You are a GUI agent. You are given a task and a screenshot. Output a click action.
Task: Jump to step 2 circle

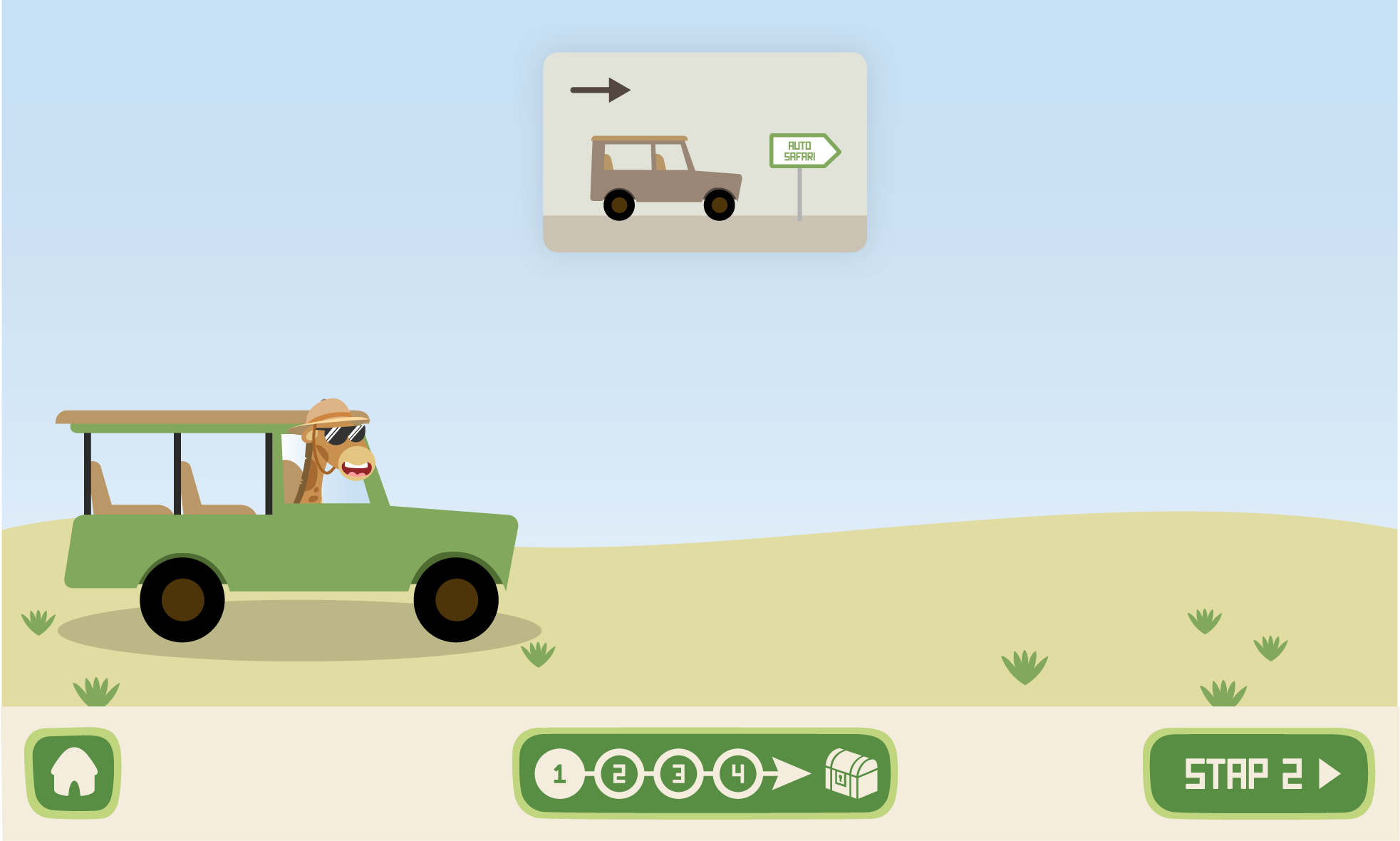[618, 773]
